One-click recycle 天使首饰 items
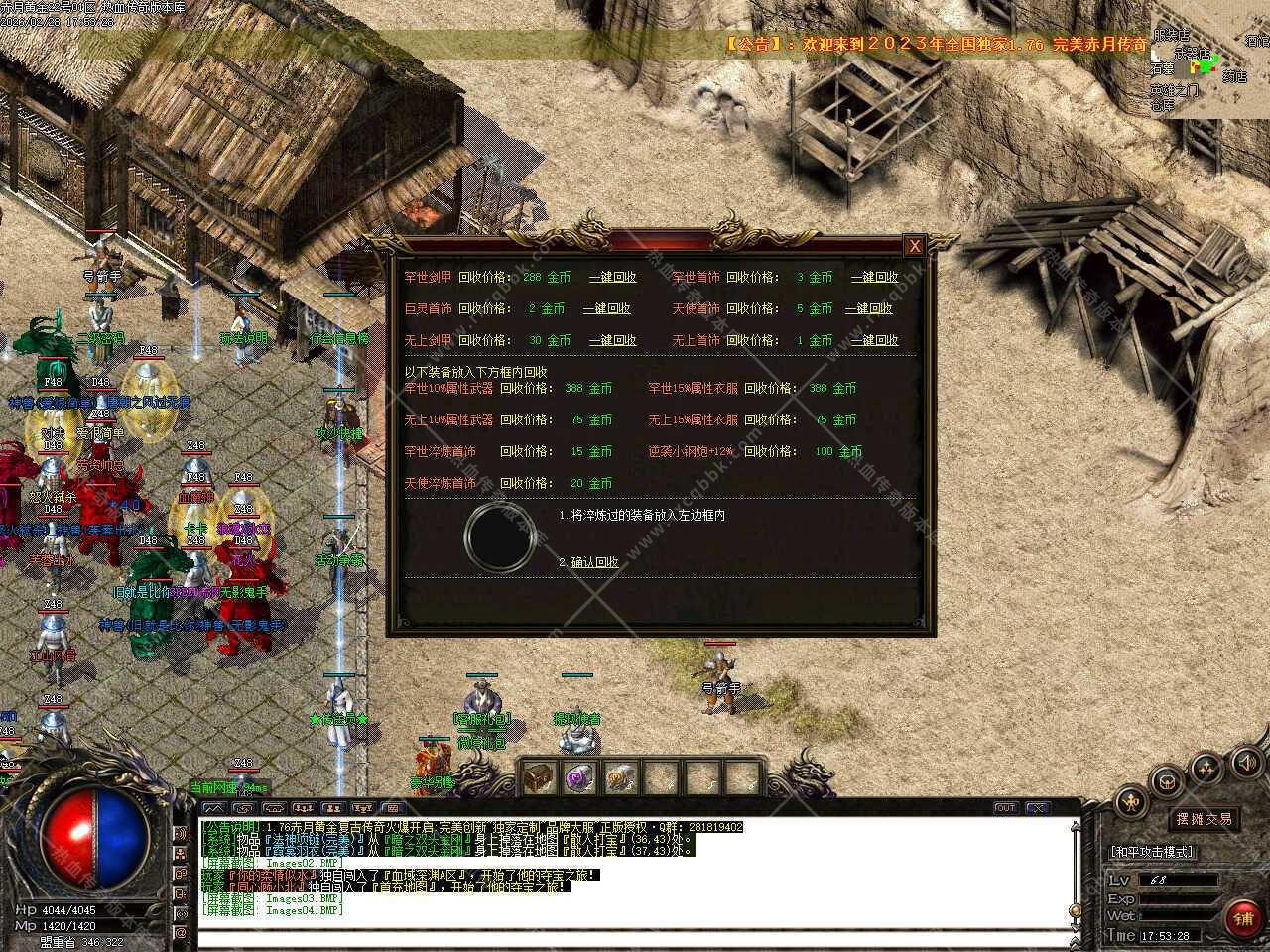This screenshot has height=952, width=1270. point(868,309)
